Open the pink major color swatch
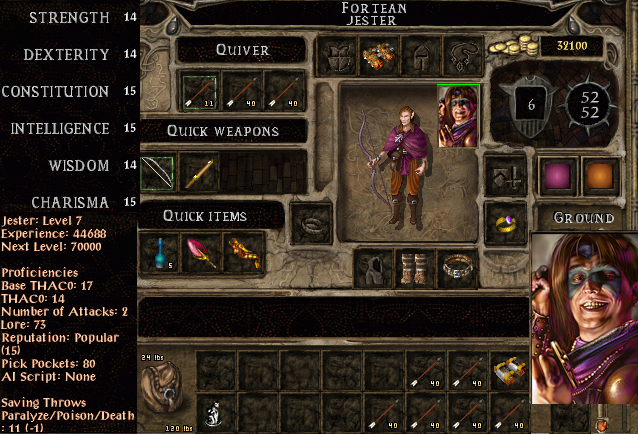 (556, 175)
